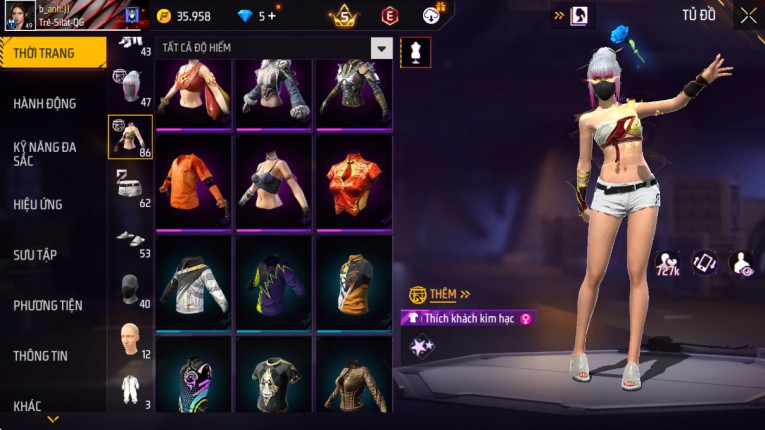Toggle the mannequin preview button
765x430 pixels.
pyautogui.click(x=415, y=52)
